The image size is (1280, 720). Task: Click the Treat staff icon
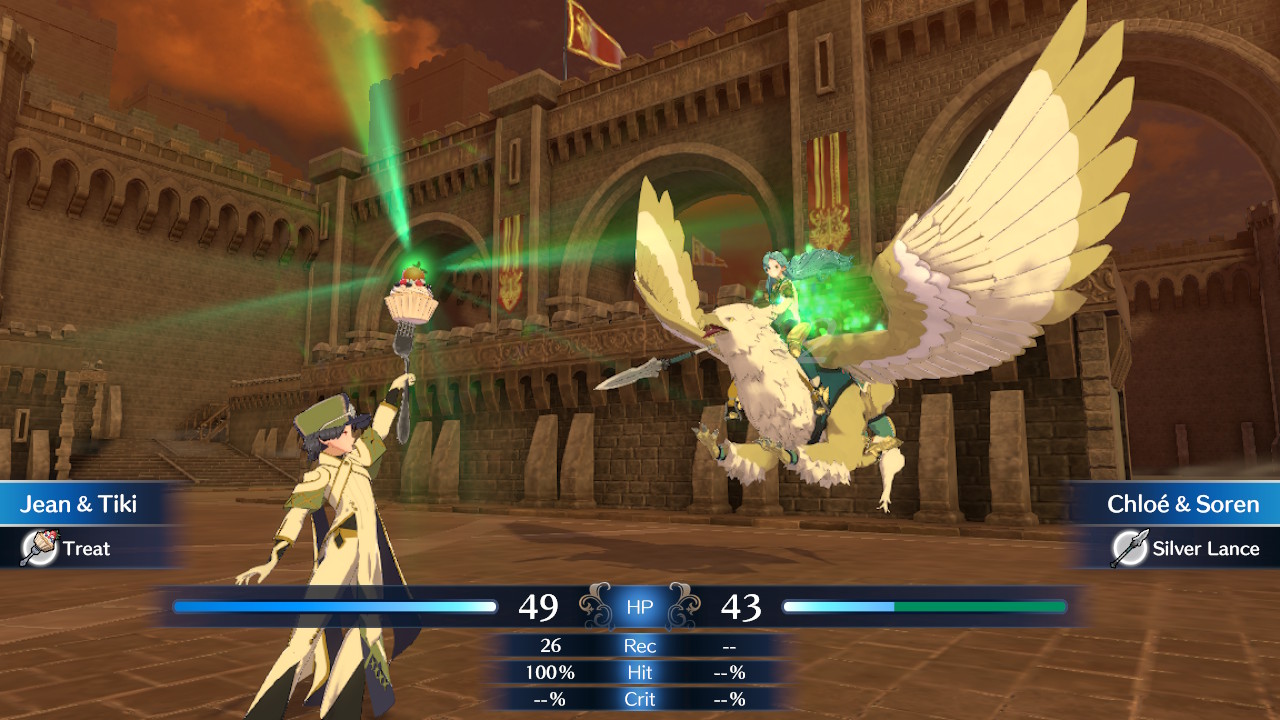tap(39, 548)
